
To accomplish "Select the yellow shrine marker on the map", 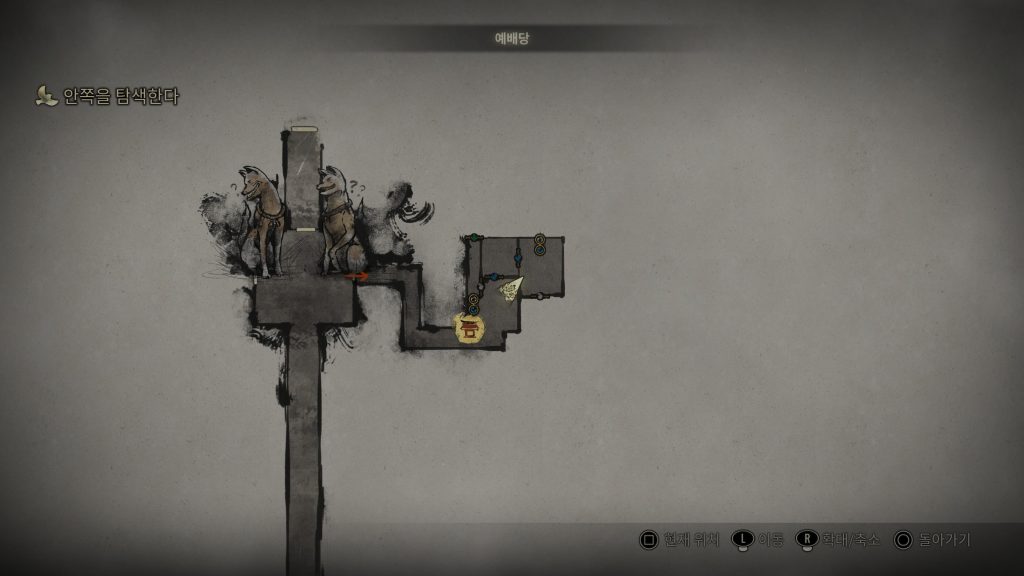I will click(x=468, y=328).
